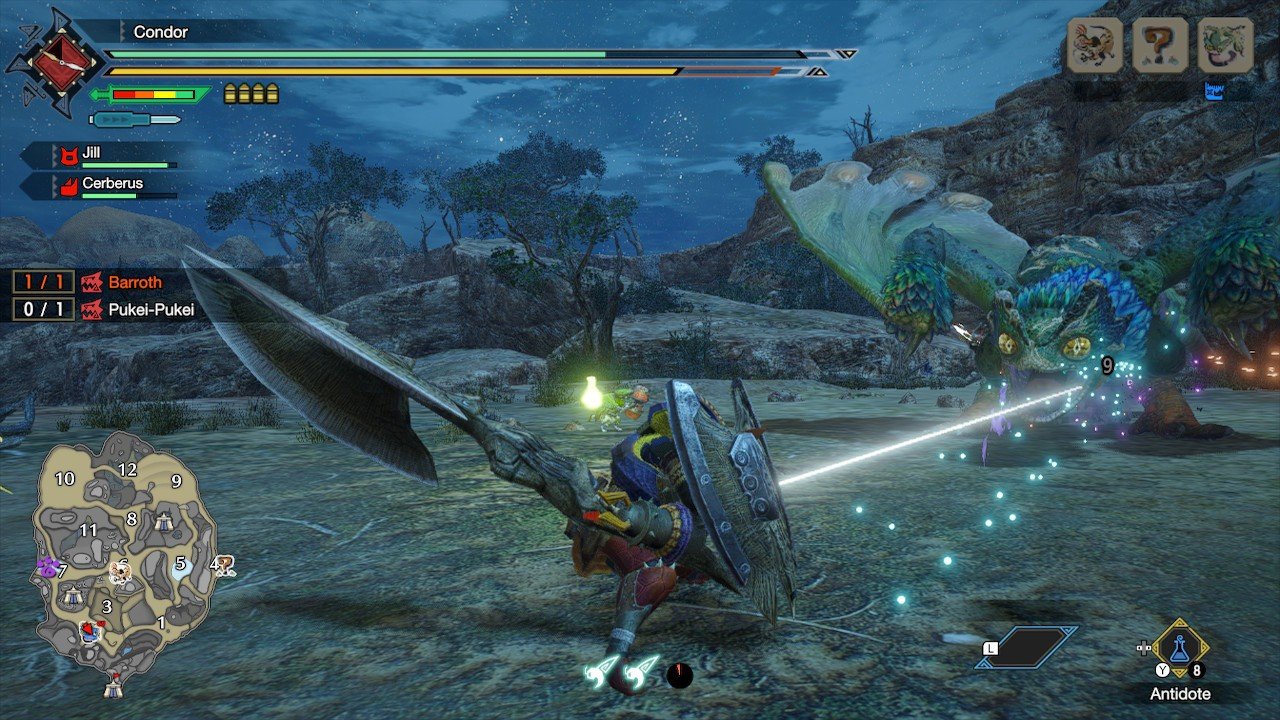The width and height of the screenshot is (1280, 720).
Task: Click the empty action bar slot
Action: pyautogui.click(x=1028, y=647)
